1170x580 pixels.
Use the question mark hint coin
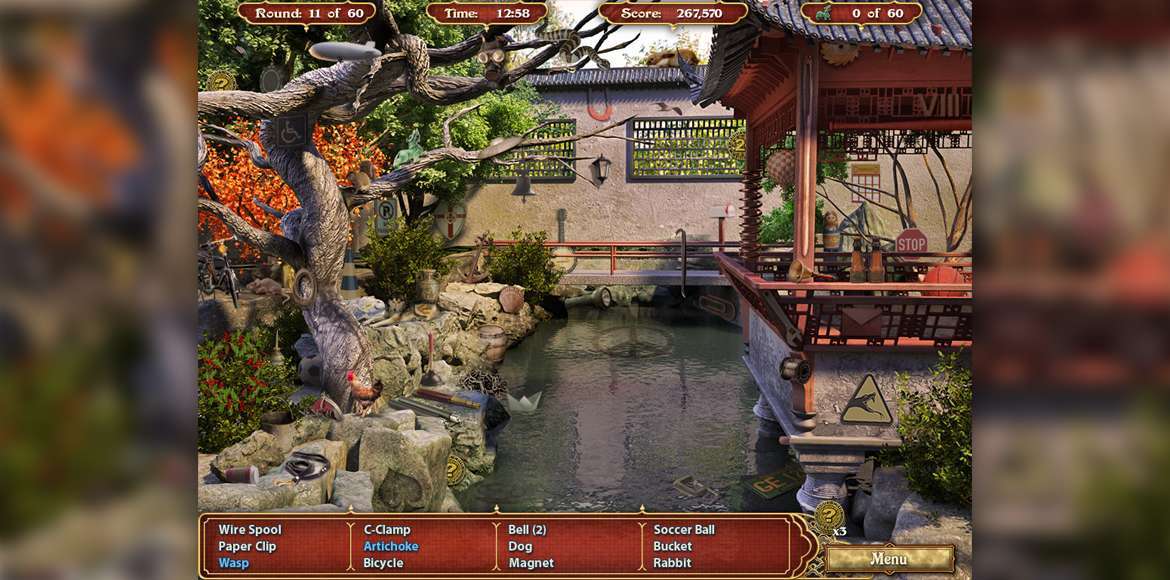[828, 516]
